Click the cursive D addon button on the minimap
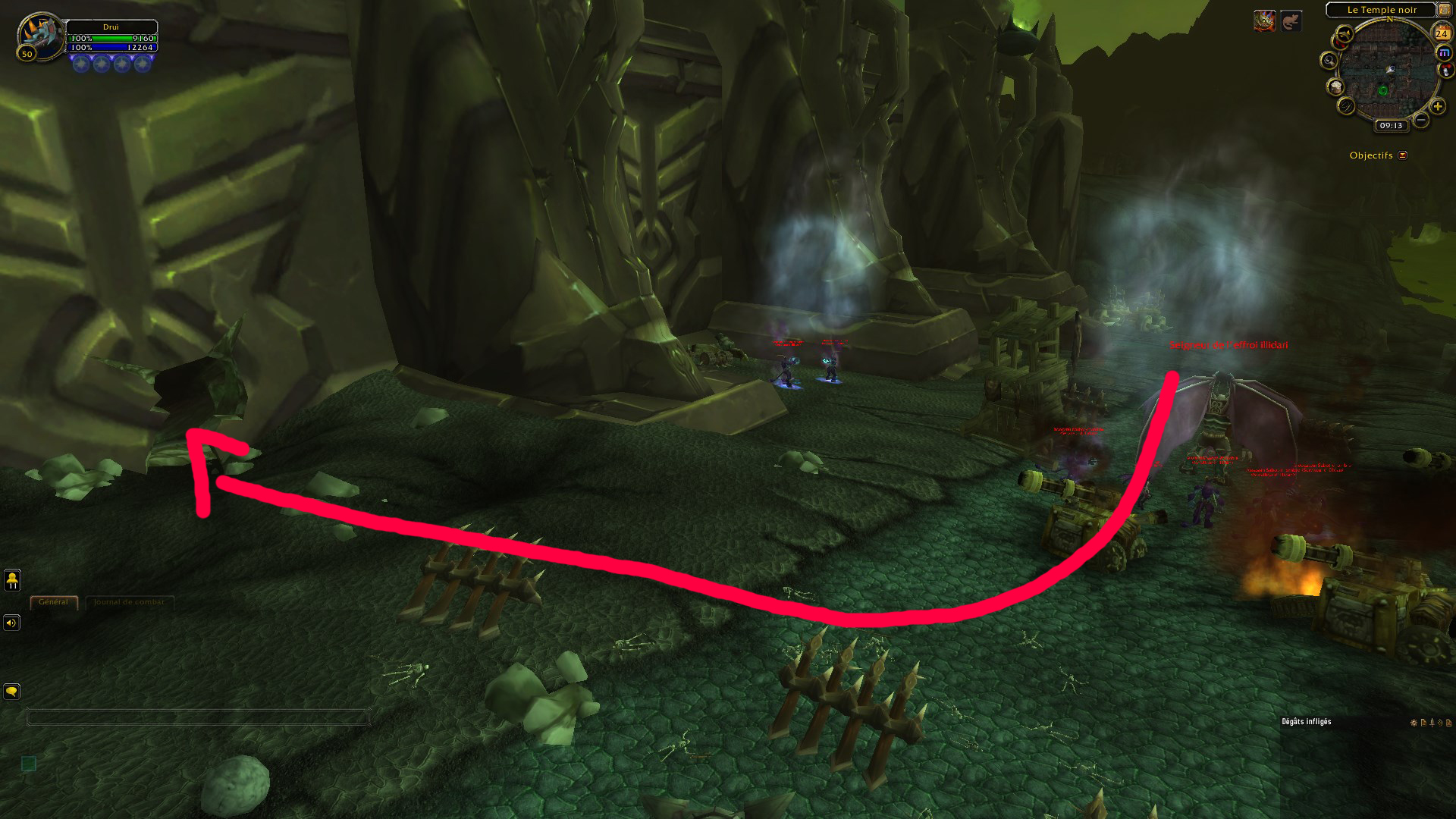 (x=1345, y=107)
